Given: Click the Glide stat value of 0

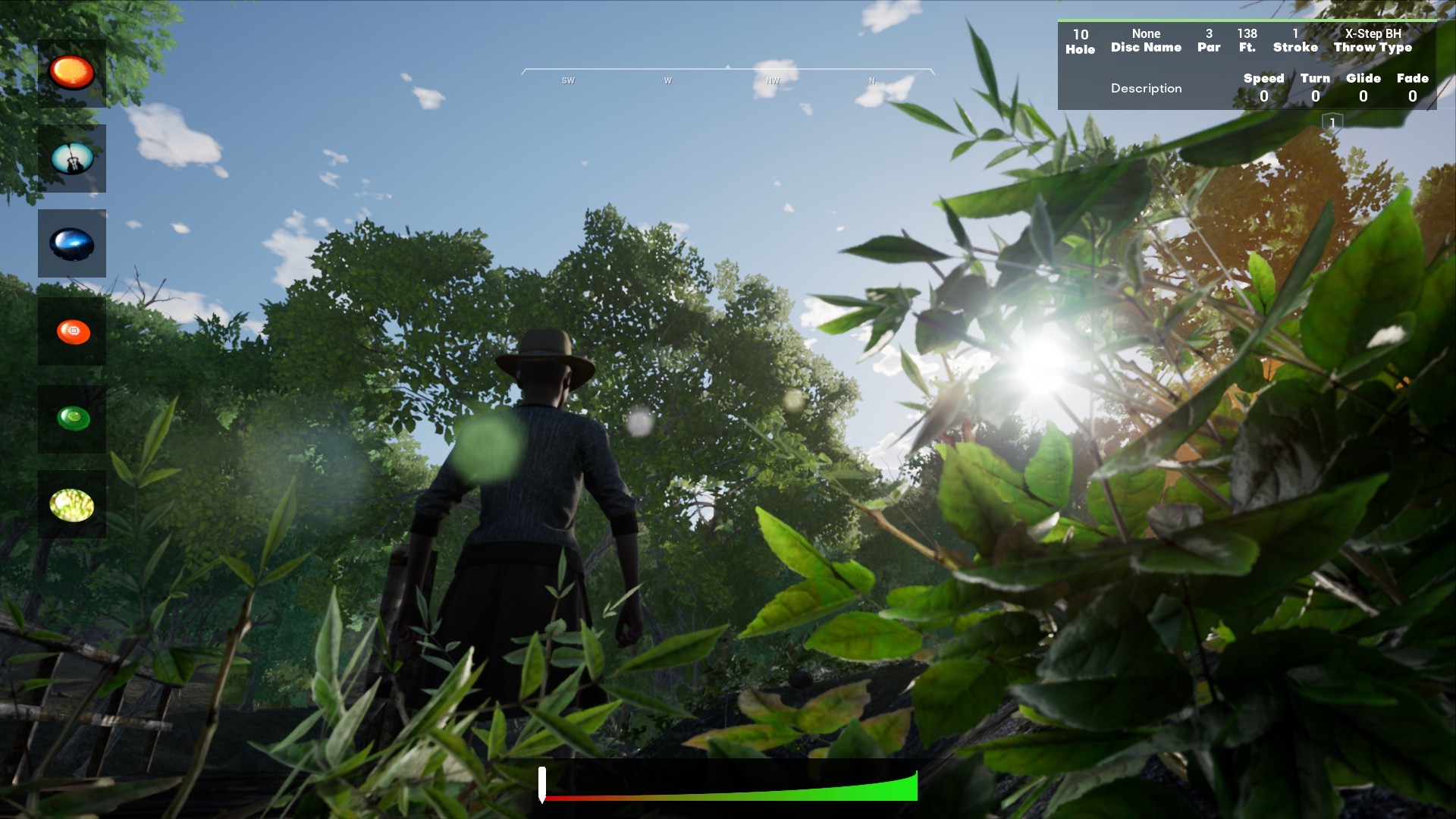Looking at the screenshot, I should 1363,96.
